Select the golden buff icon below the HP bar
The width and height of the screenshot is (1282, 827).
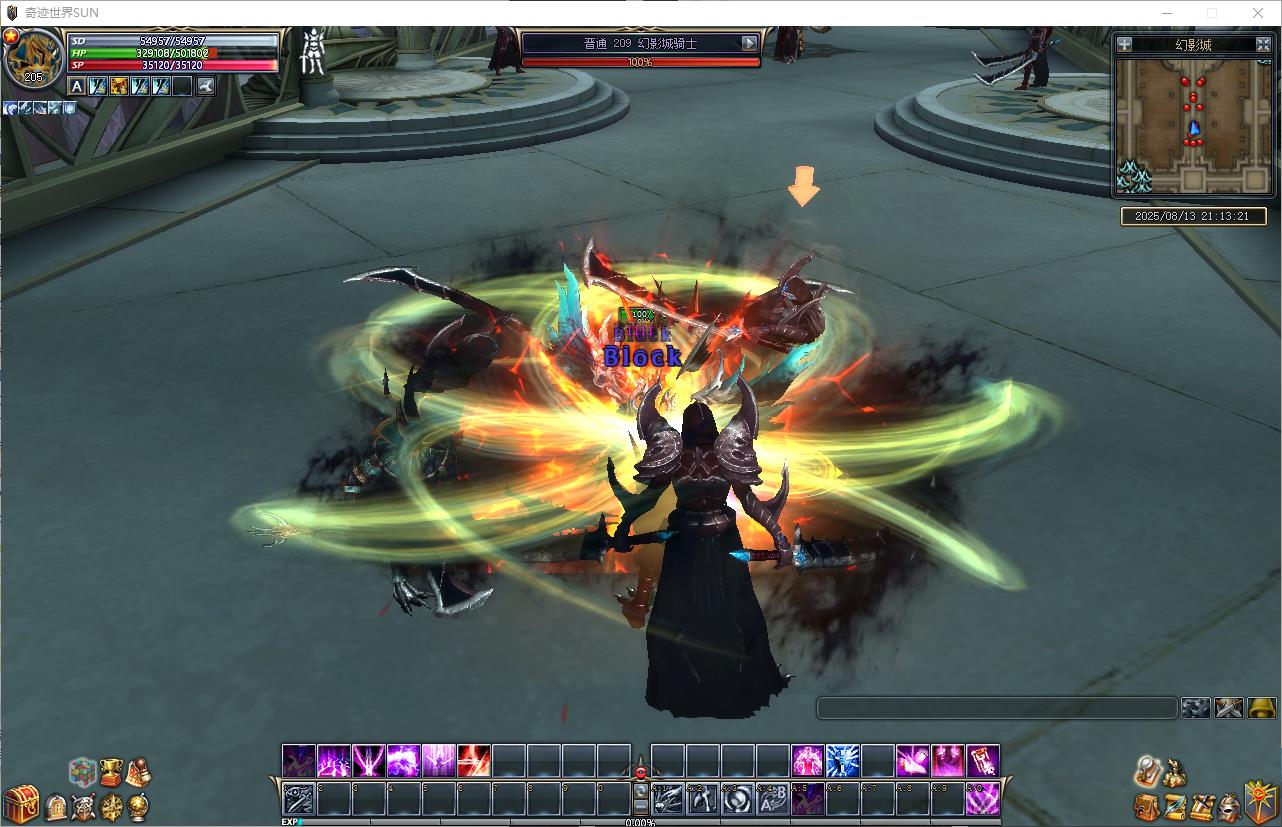click(x=119, y=86)
